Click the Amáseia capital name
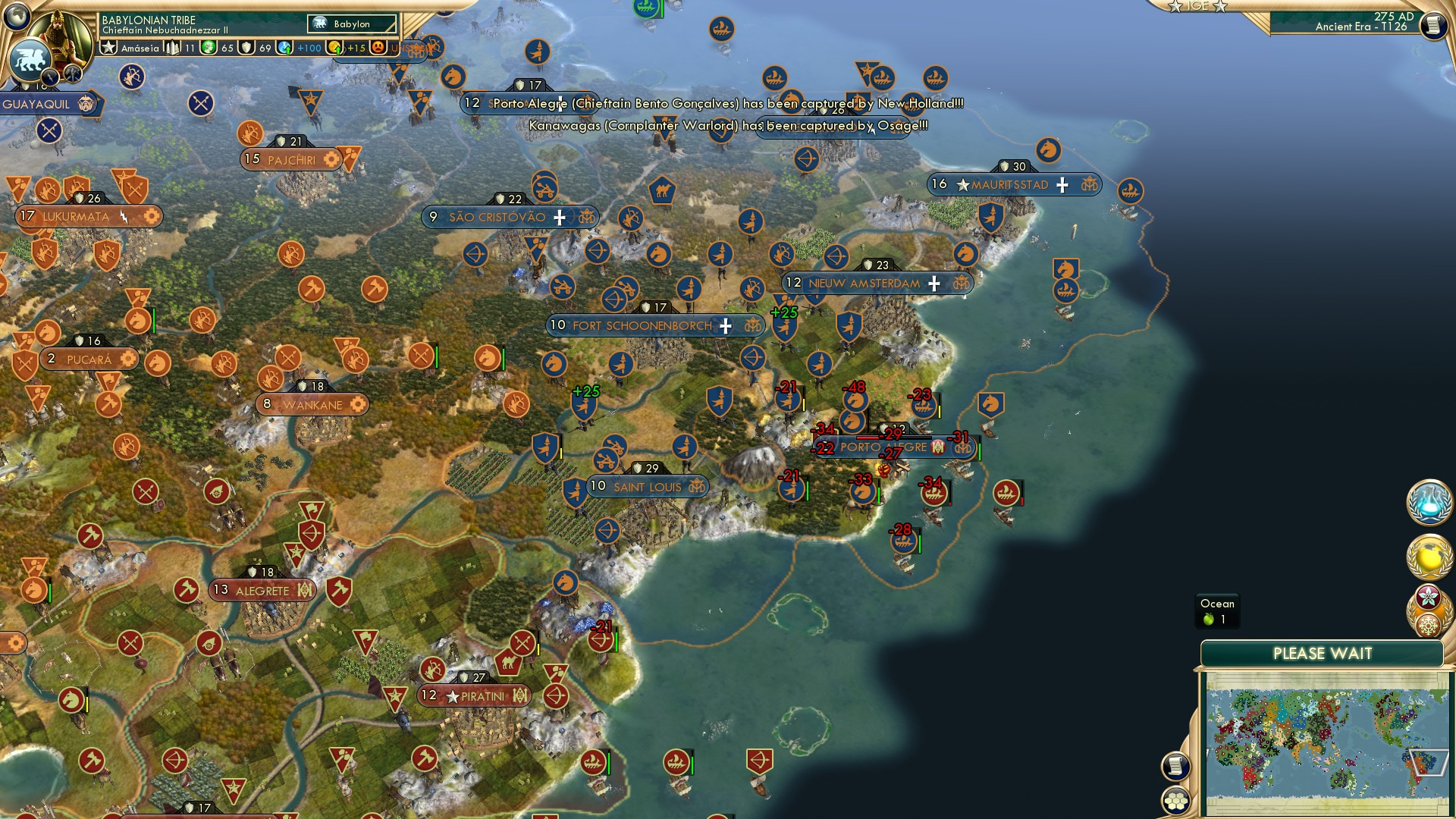This screenshot has width=1456, height=819. pyautogui.click(x=141, y=48)
